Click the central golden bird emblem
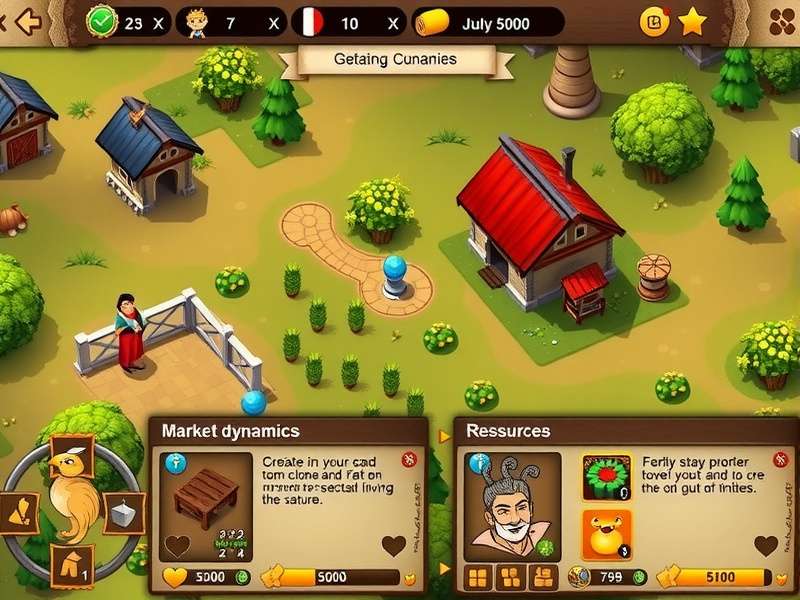This screenshot has width=800, height=600. pyautogui.click(x=74, y=495)
